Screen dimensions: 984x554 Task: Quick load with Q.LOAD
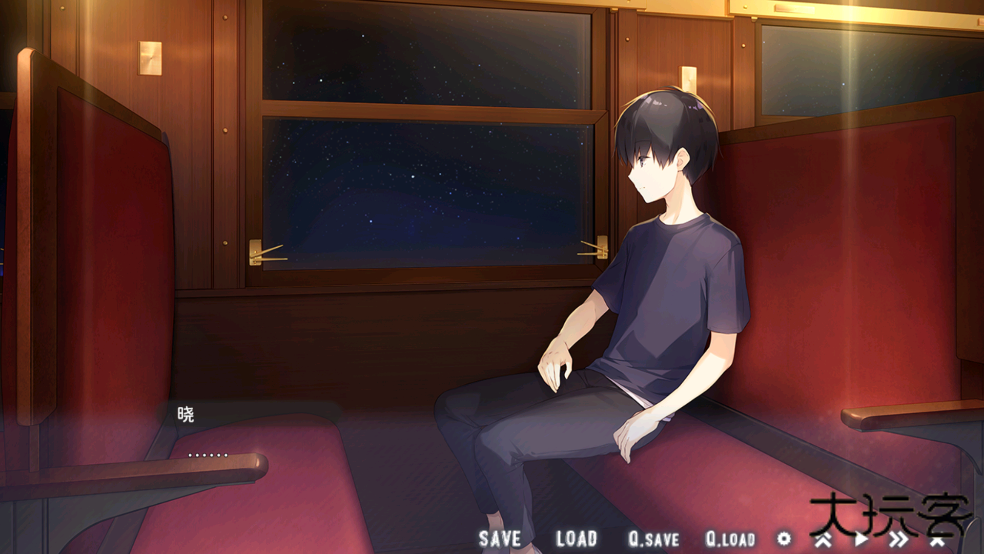pos(730,538)
